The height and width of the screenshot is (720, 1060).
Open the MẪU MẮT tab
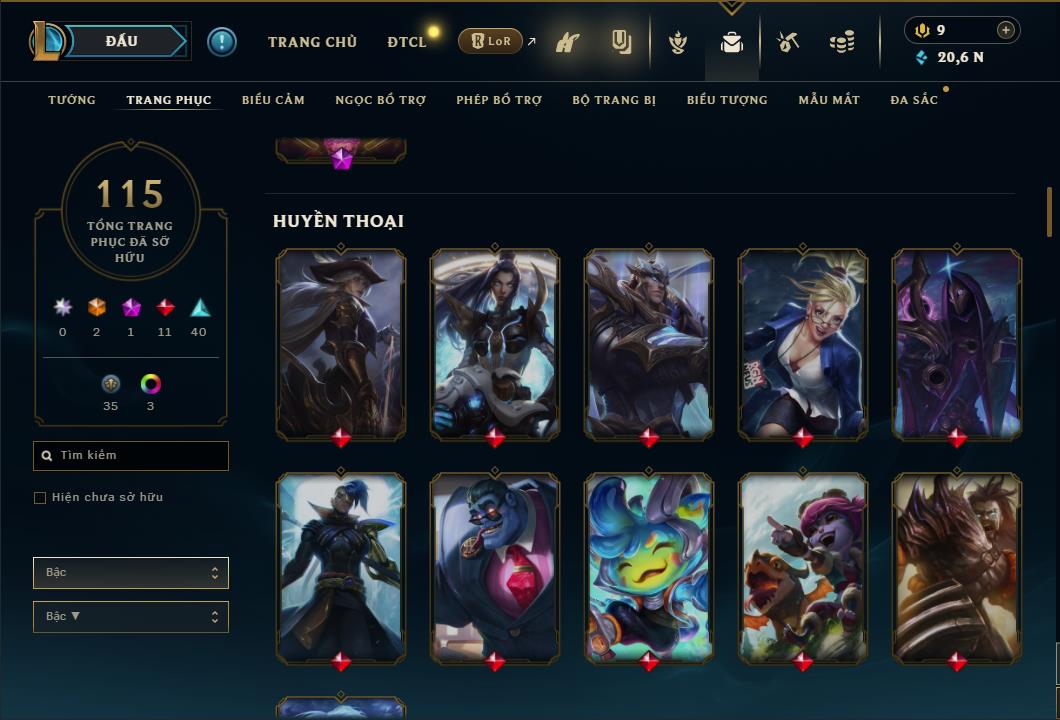pos(829,100)
